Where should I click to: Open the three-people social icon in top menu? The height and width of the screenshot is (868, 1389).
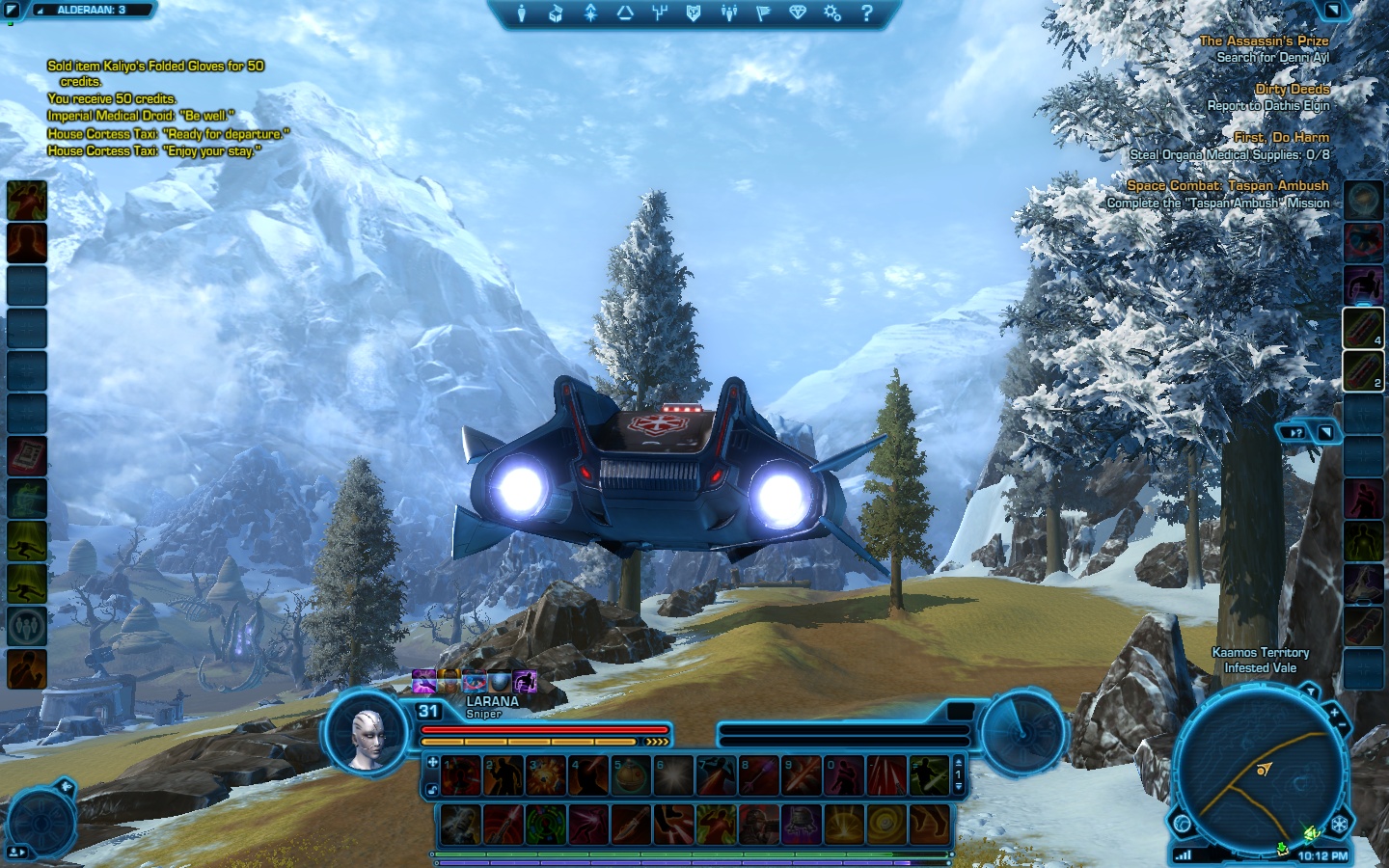click(729, 14)
